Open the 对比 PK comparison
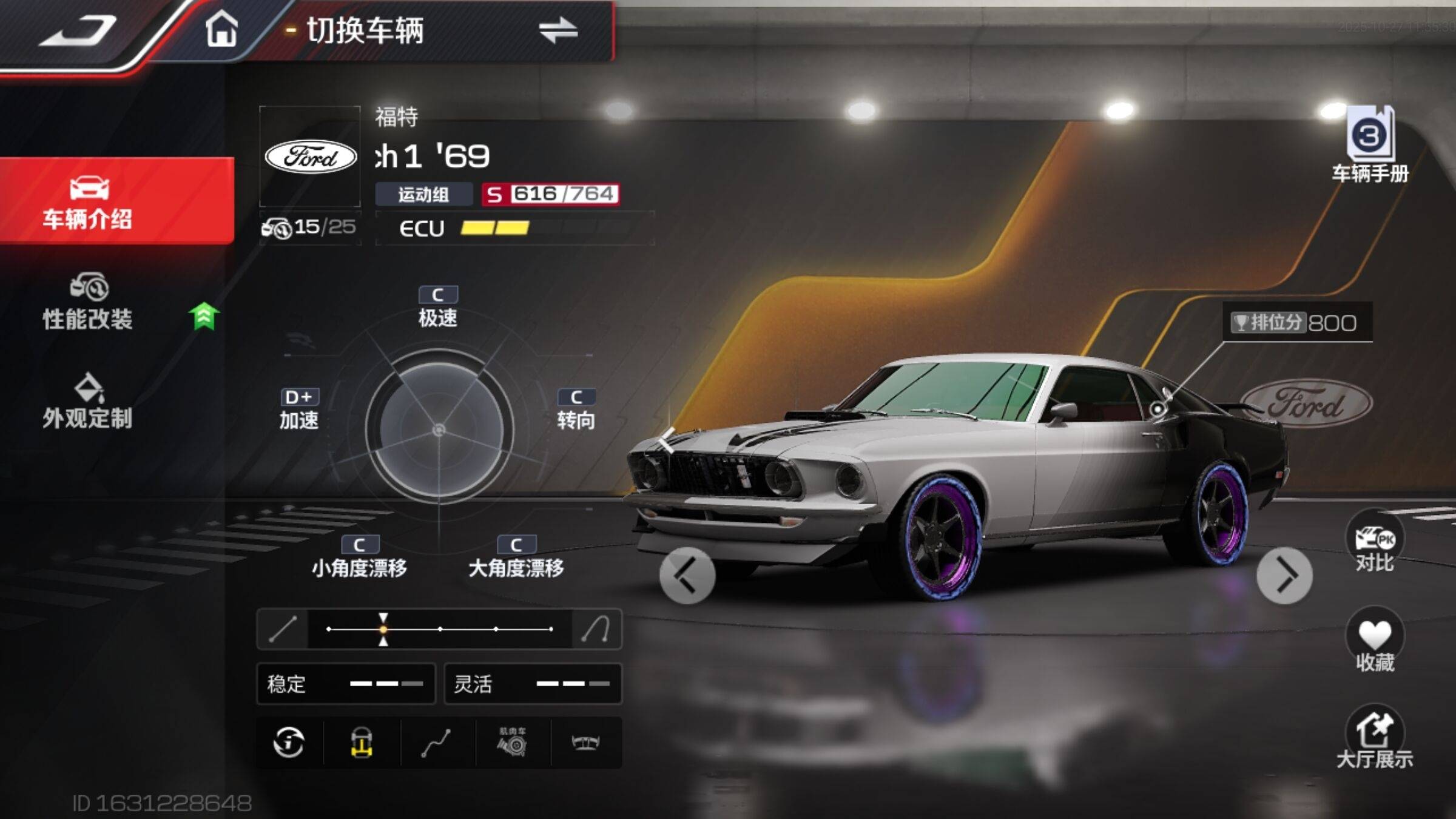Viewport: 1456px width, 819px height. (1374, 544)
